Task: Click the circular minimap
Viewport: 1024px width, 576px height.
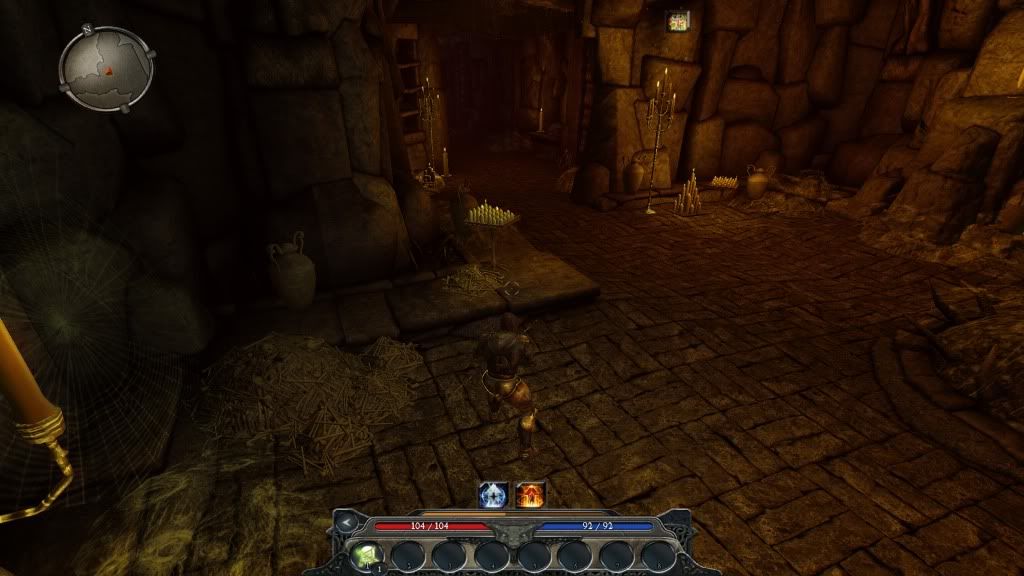Action: click(106, 68)
